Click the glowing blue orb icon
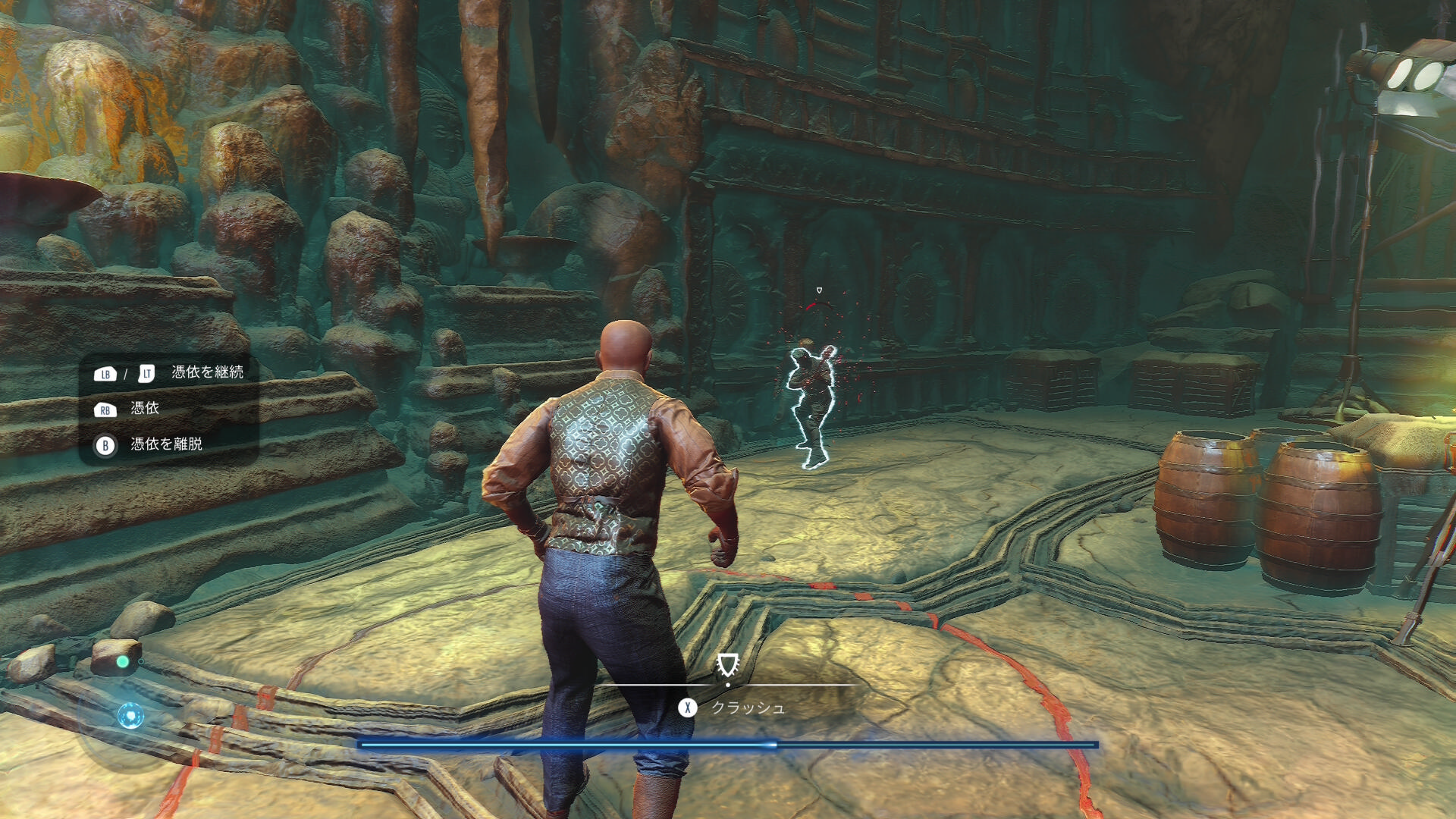1456x819 pixels. [x=130, y=715]
